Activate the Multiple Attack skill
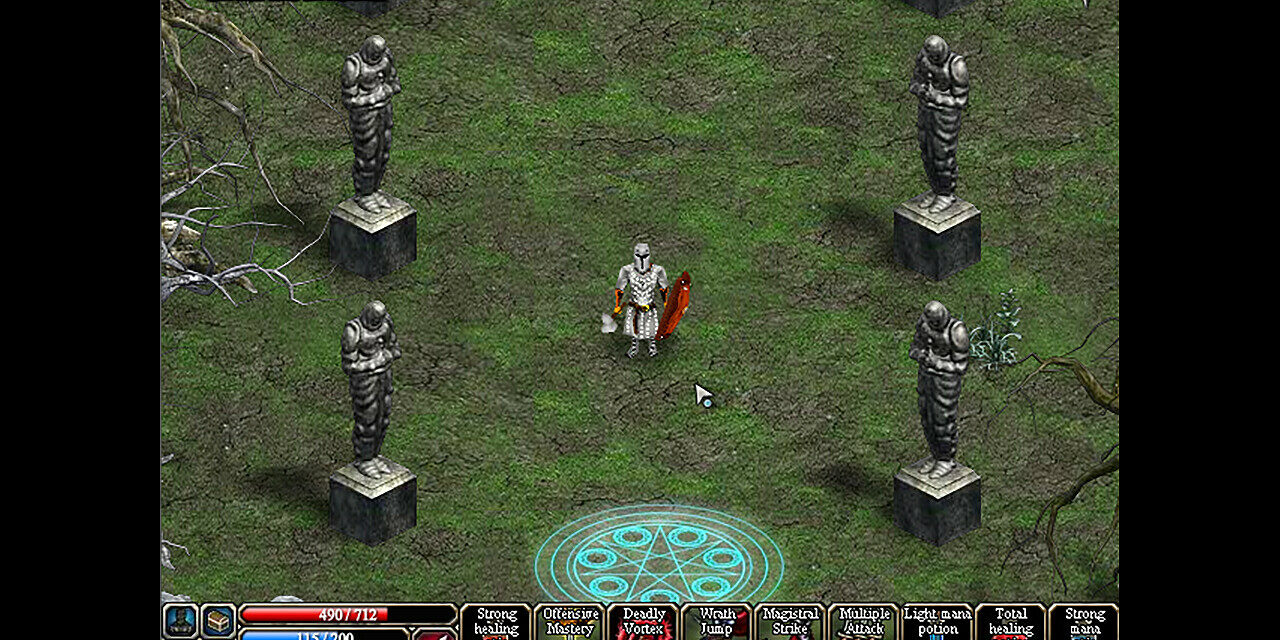 [864, 622]
